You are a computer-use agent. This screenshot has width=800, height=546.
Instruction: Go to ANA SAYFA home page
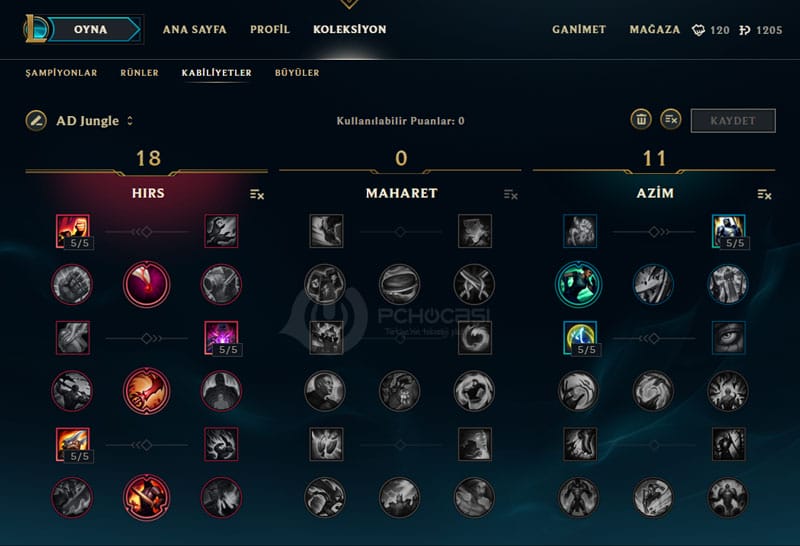click(194, 30)
